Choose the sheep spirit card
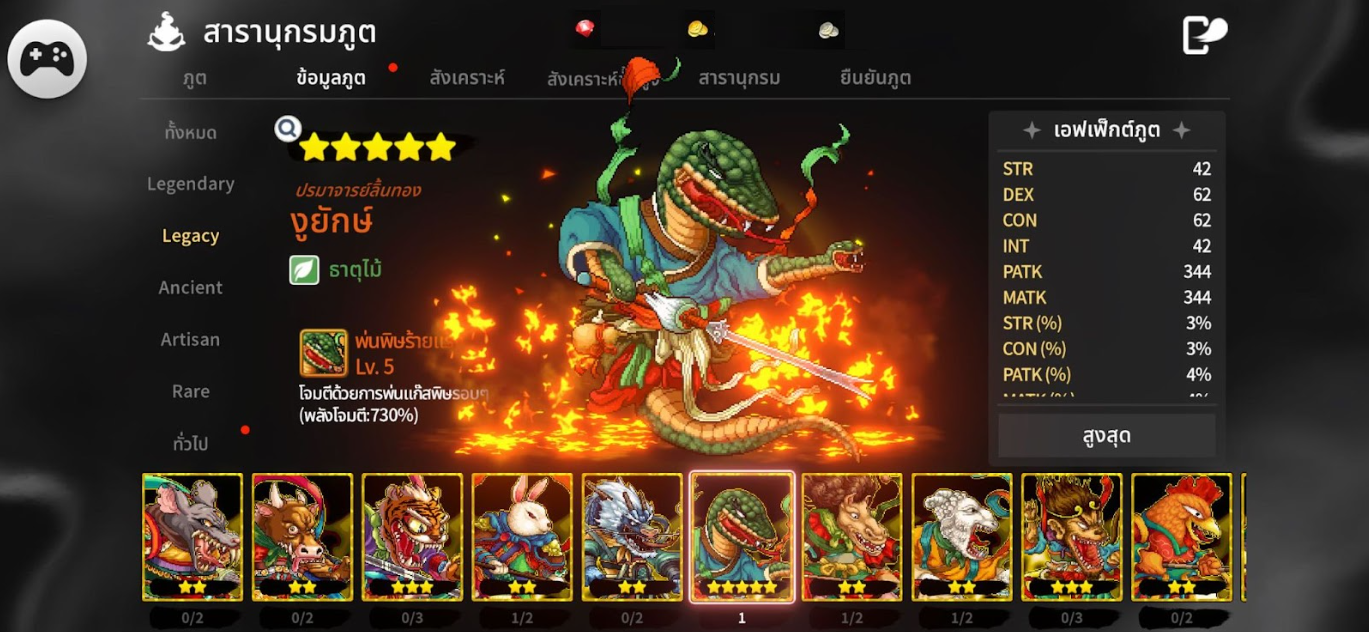The width and height of the screenshot is (1369, 632). (962, 537)
